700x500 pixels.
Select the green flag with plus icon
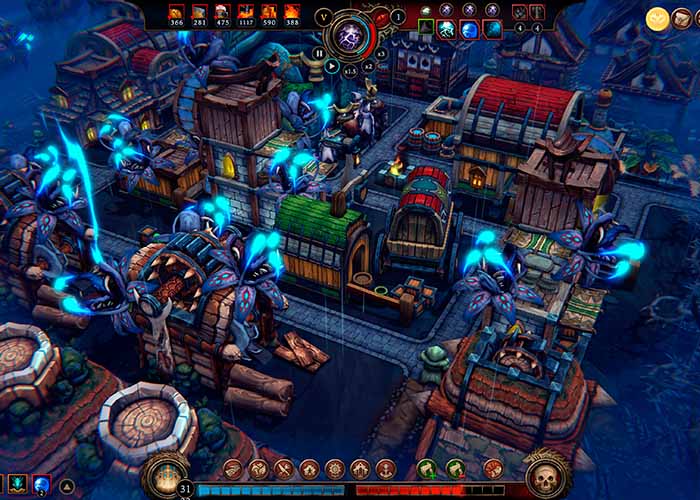click(427, 468)
